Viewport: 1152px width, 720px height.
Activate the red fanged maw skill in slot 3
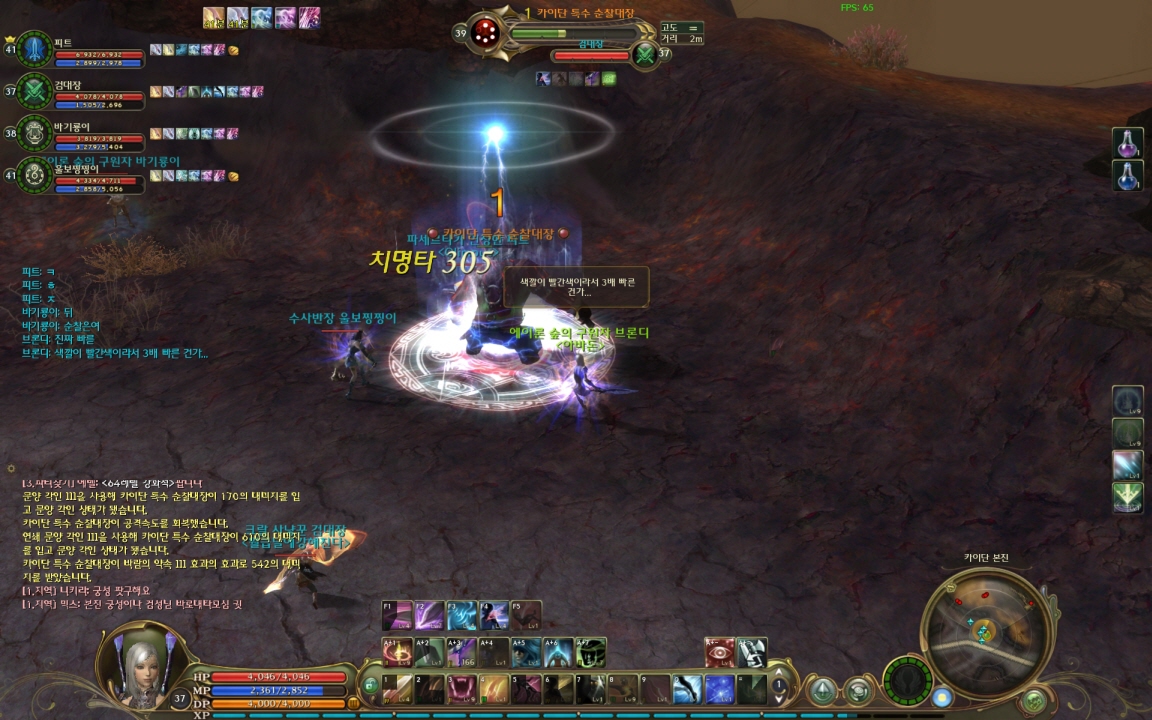point(463,689)
